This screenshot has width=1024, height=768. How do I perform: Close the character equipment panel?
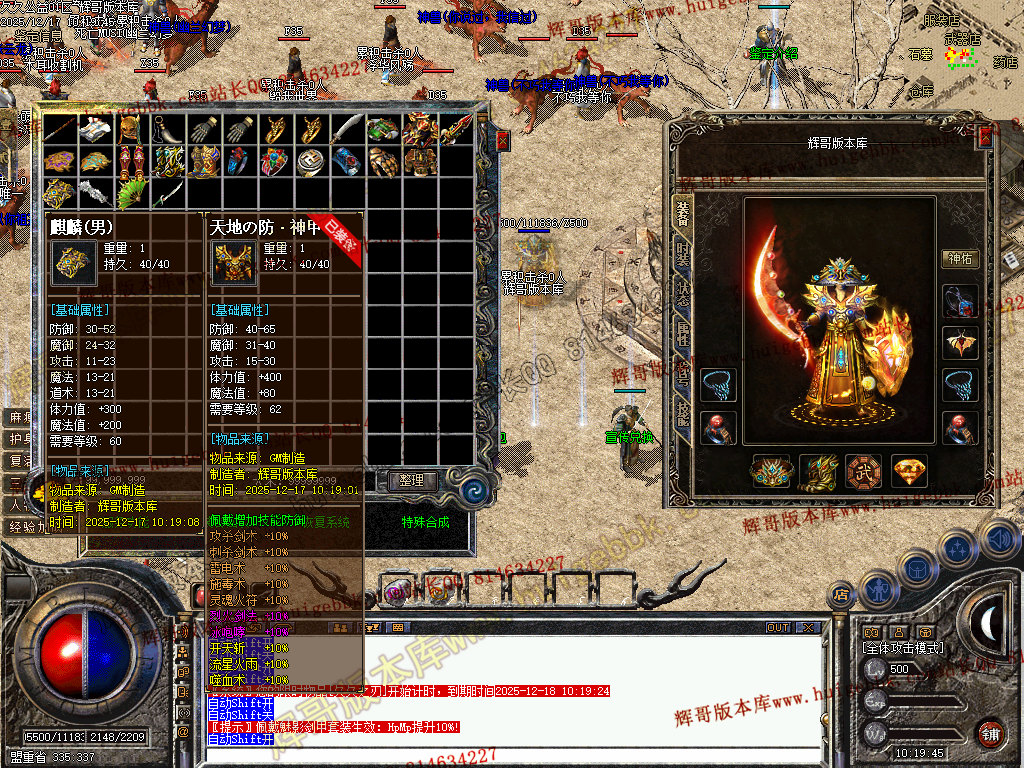click(x=984, y=139)
